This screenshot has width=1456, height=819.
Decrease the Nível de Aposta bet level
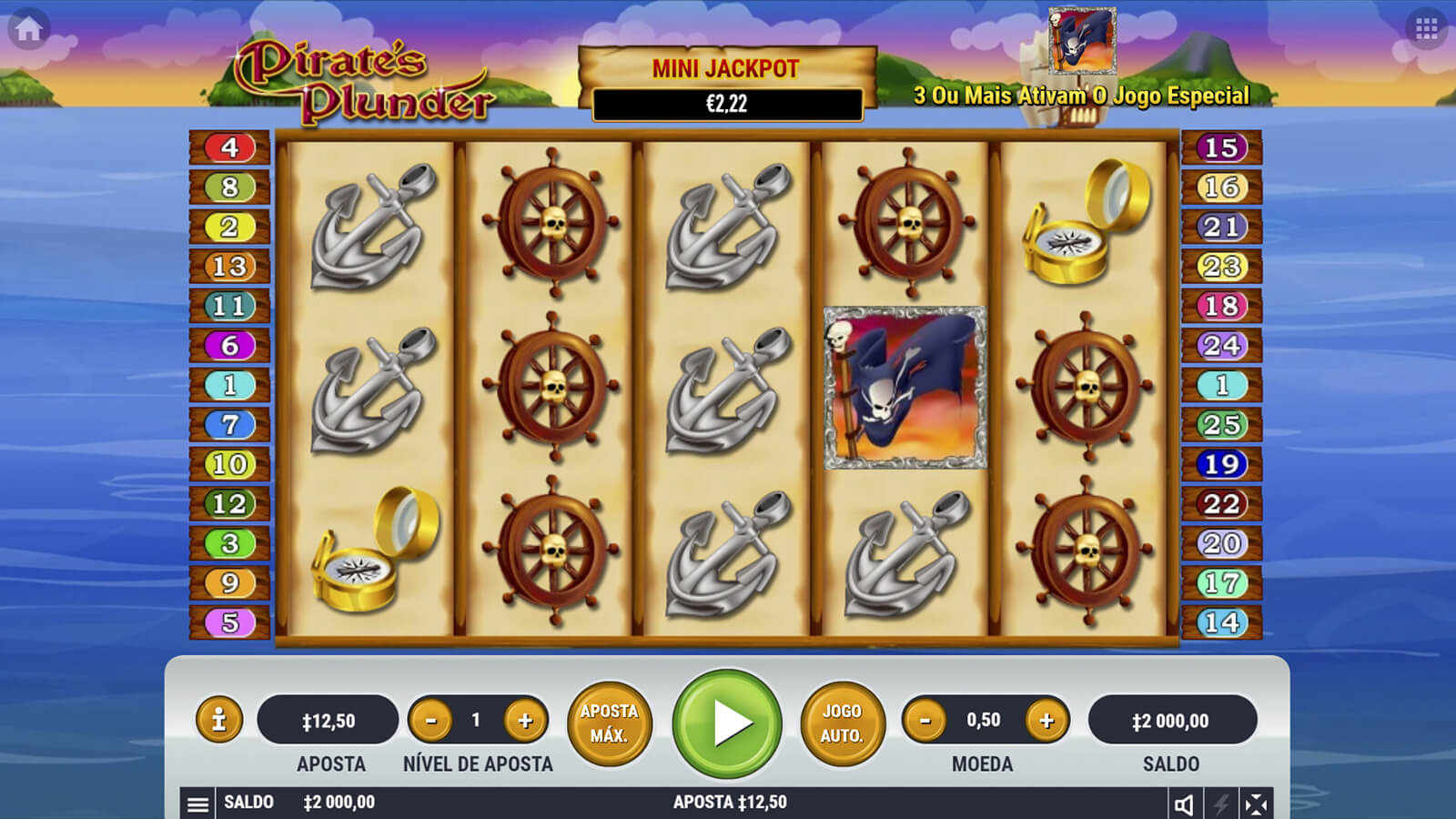[431, 721]
